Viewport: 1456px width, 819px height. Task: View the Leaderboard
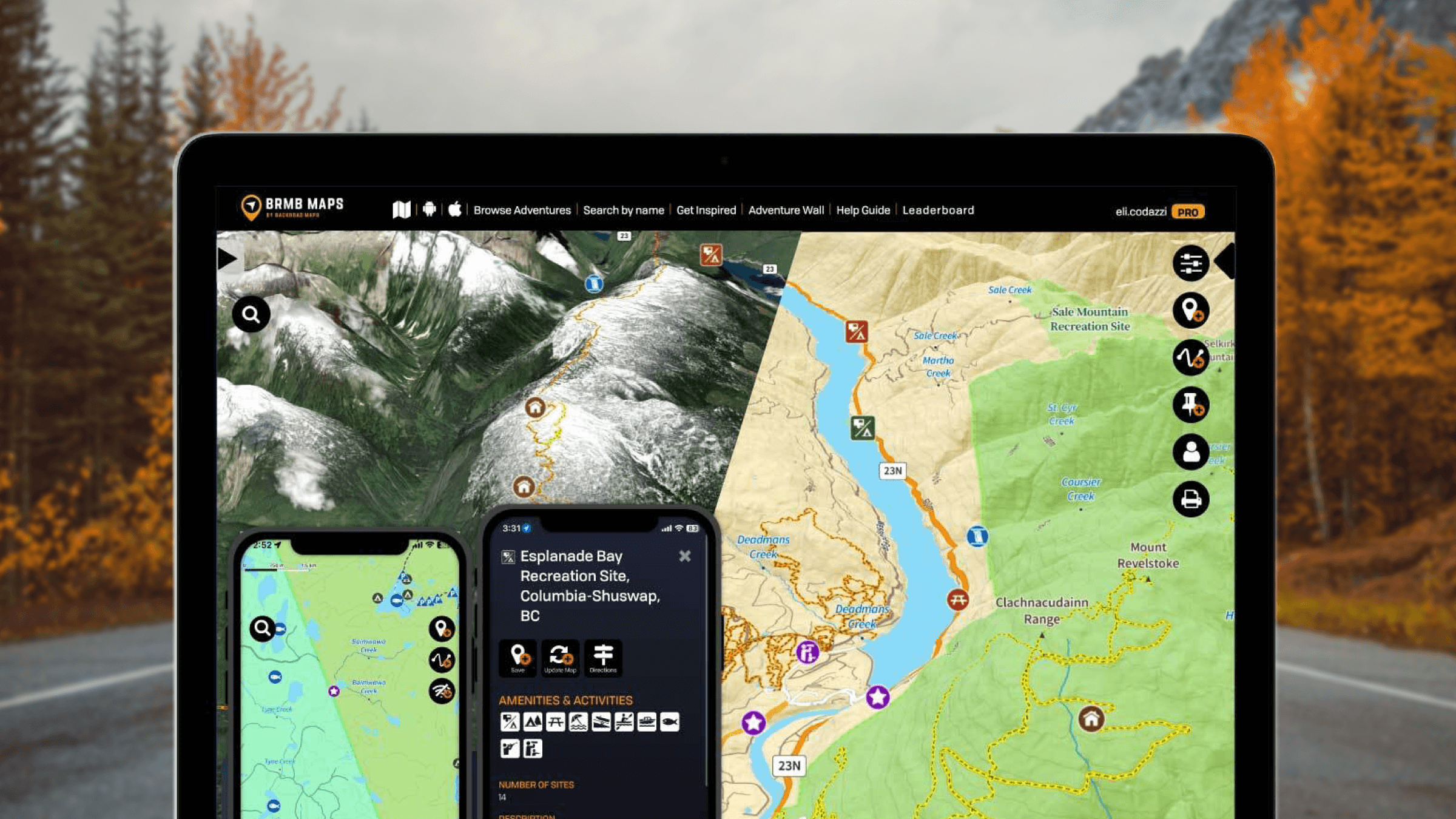[938, 210]
